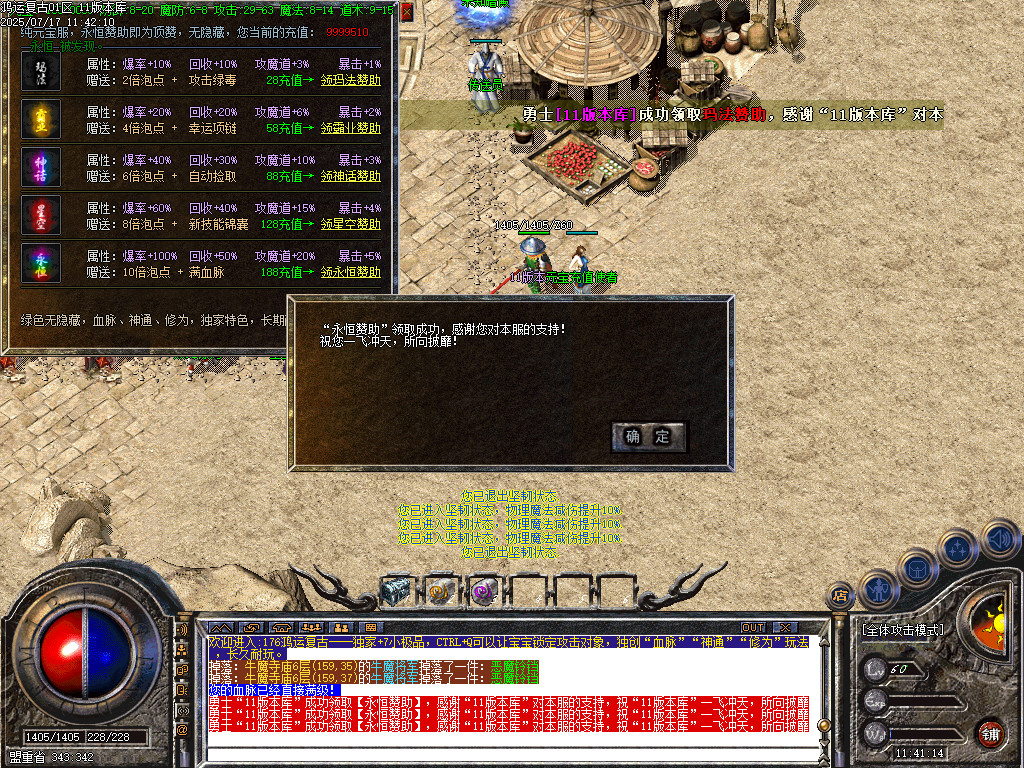Open the bag inventory round button
The image size is (1024, 768).
pos(917,567)
